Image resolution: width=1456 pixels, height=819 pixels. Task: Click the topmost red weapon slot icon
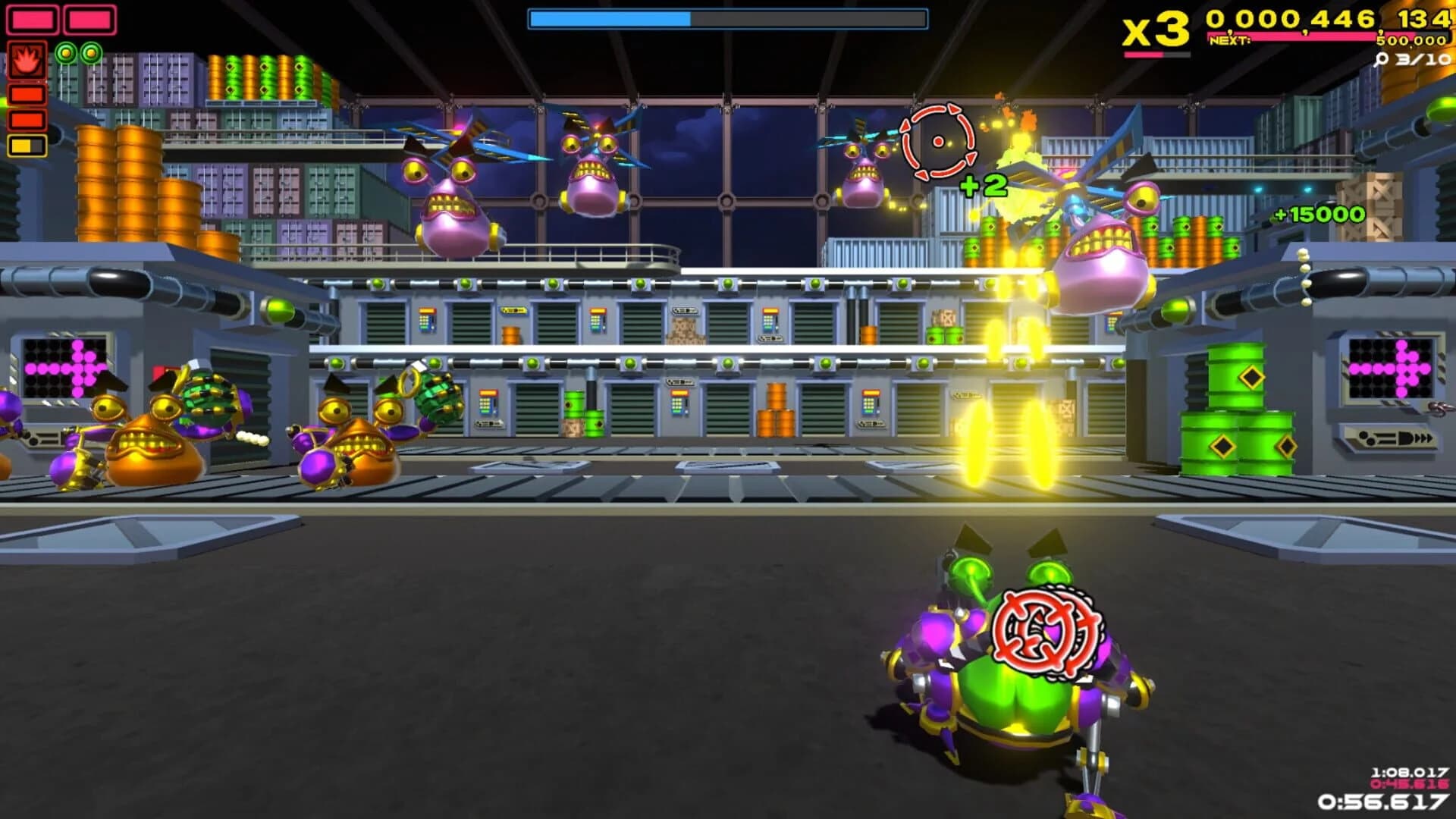click(27, 95)
